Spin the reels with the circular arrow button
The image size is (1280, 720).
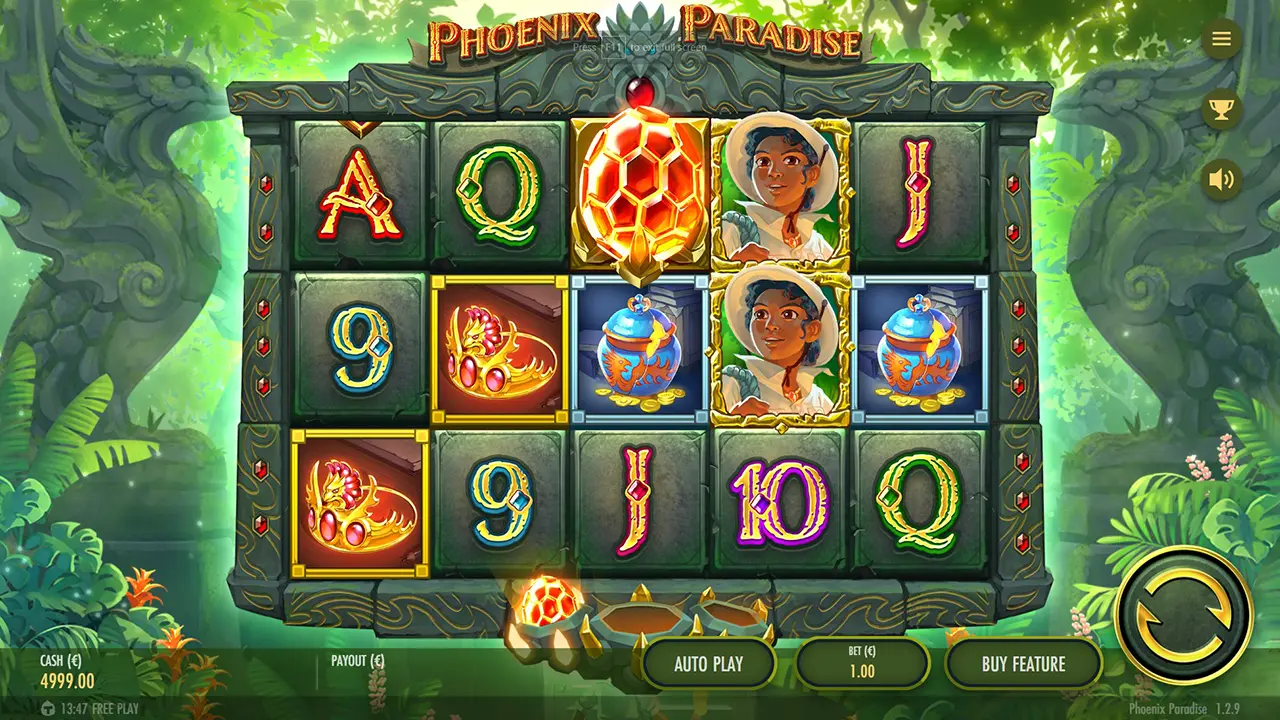click(1183, 613)
